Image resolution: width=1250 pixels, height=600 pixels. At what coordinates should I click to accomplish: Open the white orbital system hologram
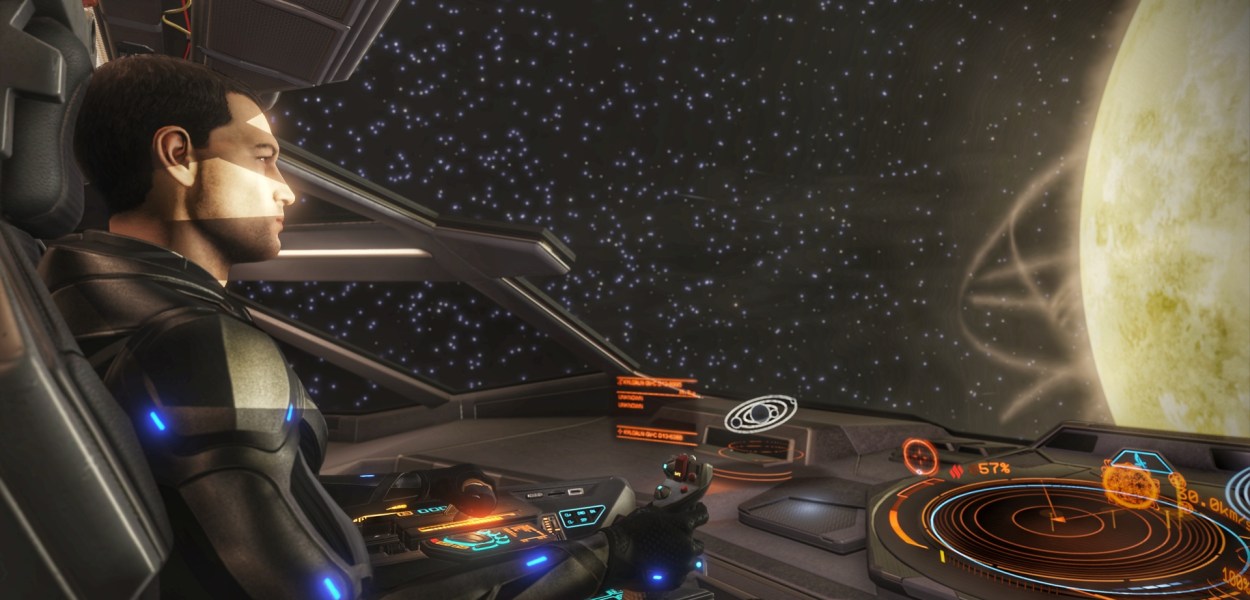click(x=760, y=414)
